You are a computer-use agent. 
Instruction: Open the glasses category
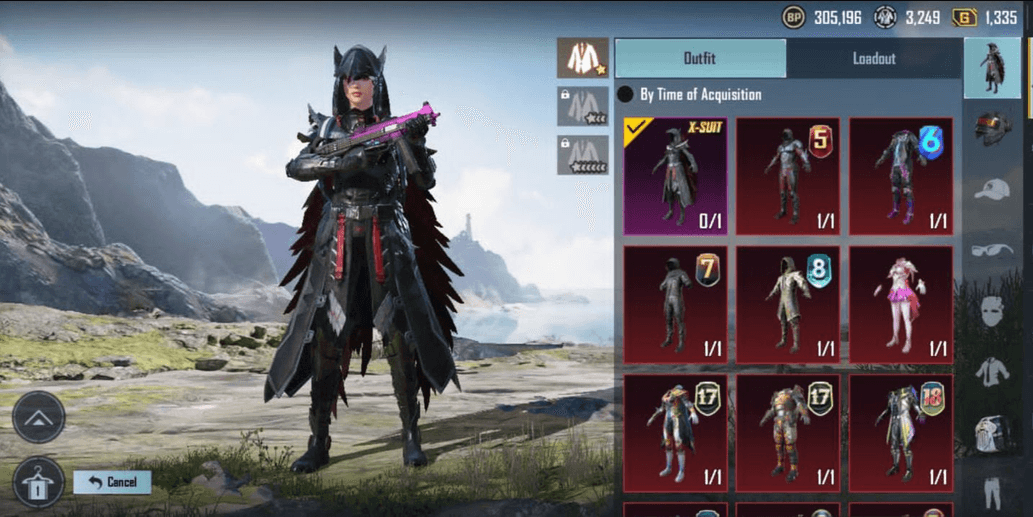pyautogui.click(x=992, y=250)
